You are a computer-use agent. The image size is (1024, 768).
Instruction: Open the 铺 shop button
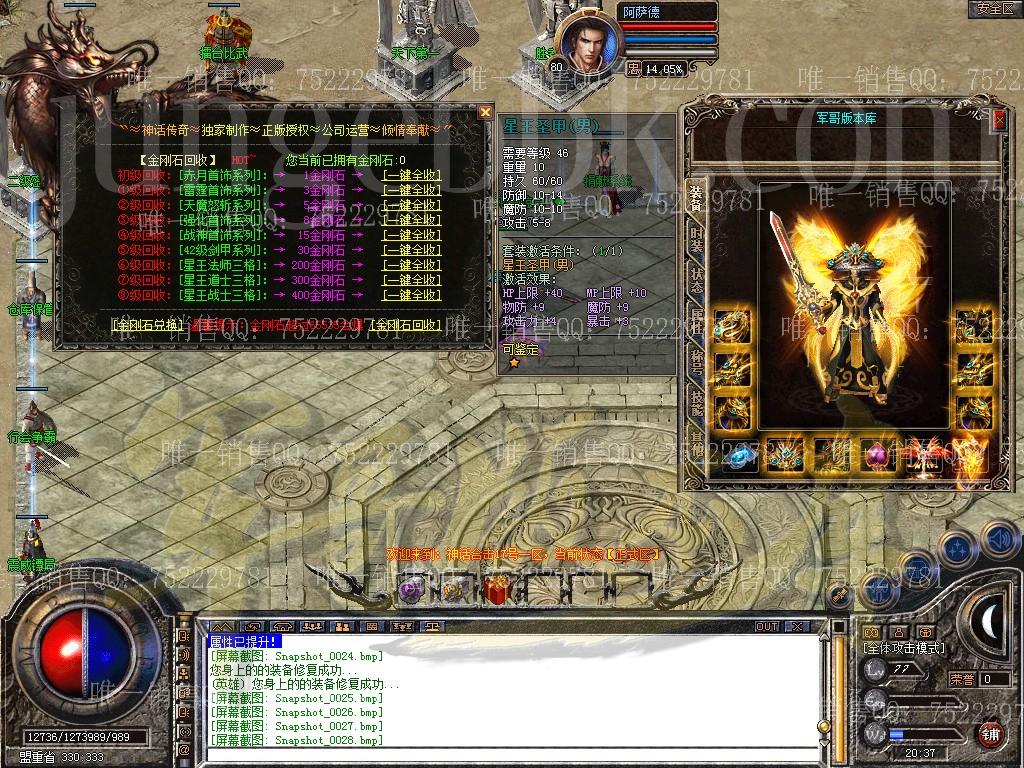click(990, 733)
